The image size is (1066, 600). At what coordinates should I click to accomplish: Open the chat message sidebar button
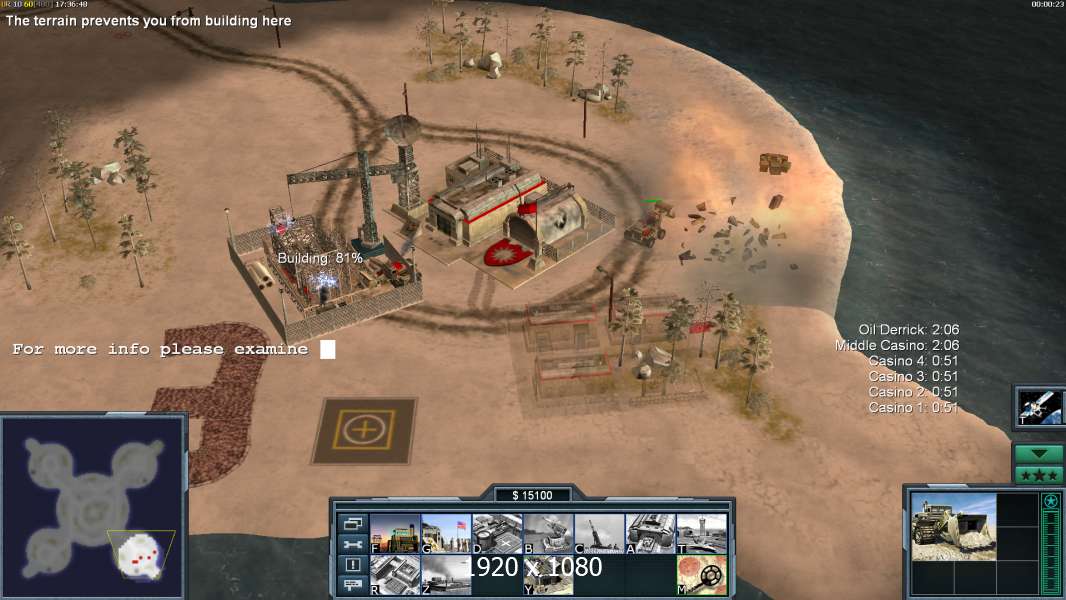[352, 586]
